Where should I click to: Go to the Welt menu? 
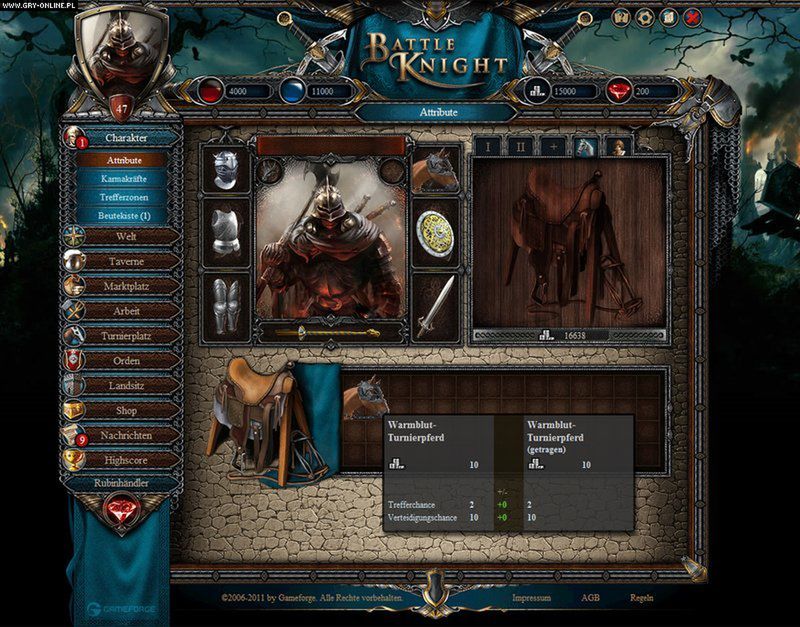coord(126,236)
